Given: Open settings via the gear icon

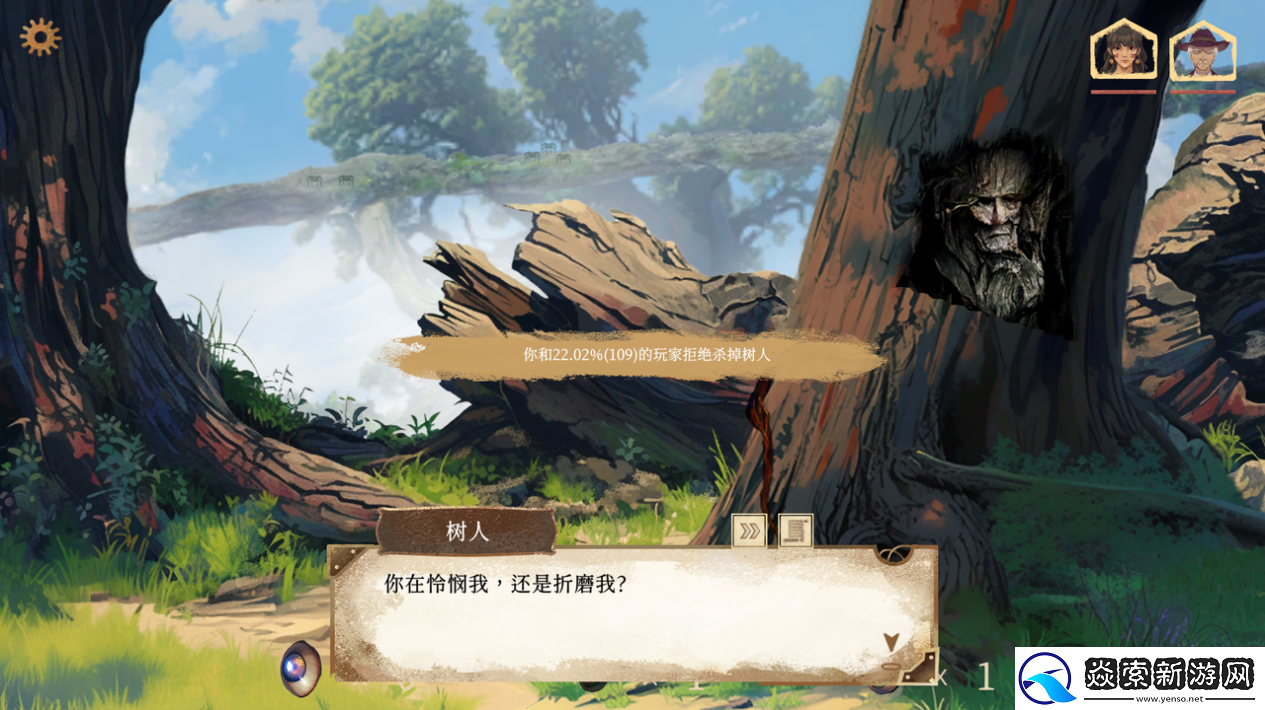Looking at the screenshot, I should coord(40,37).
